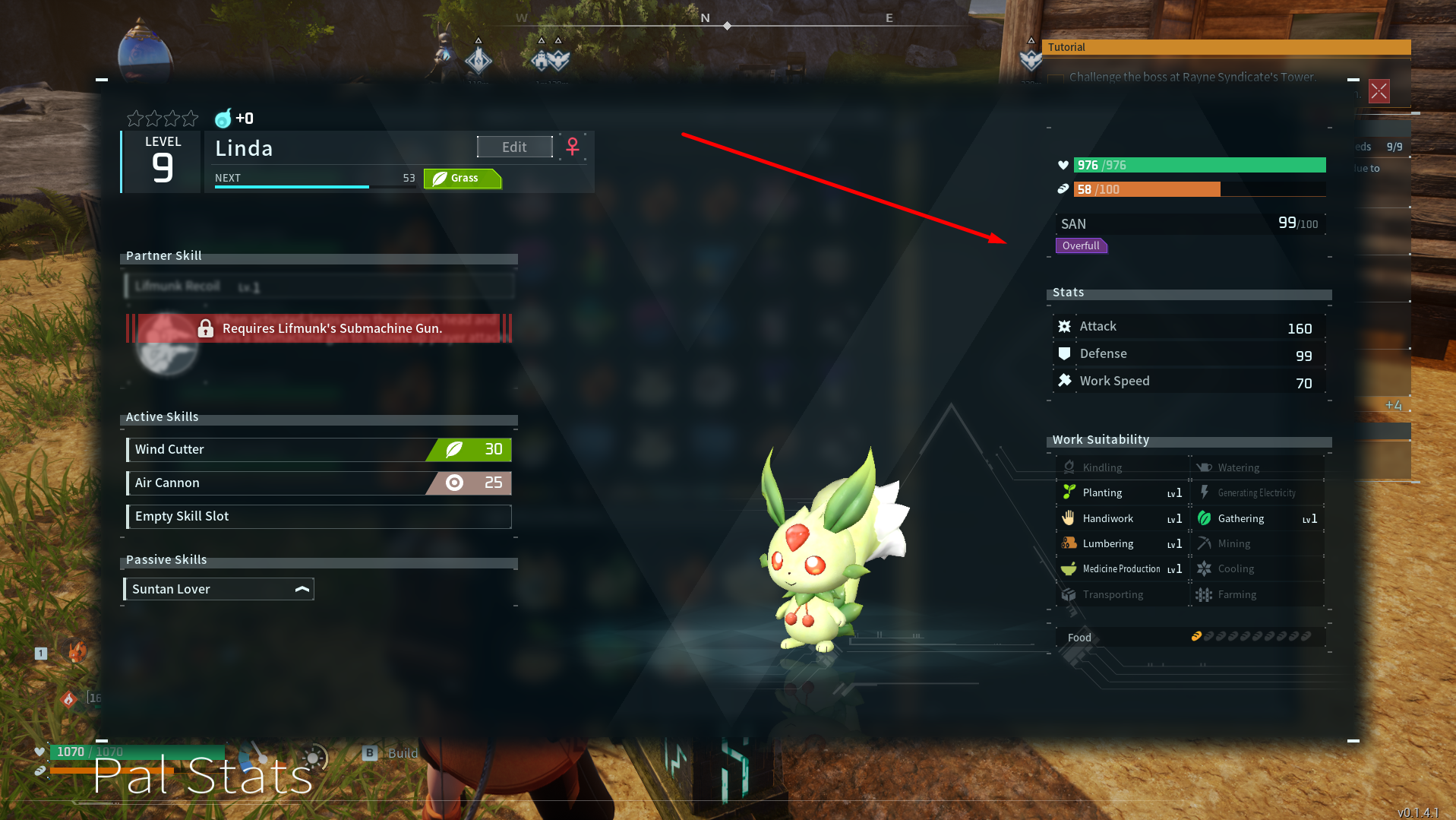Select the Planting work suitability entry

(1121, 492)
